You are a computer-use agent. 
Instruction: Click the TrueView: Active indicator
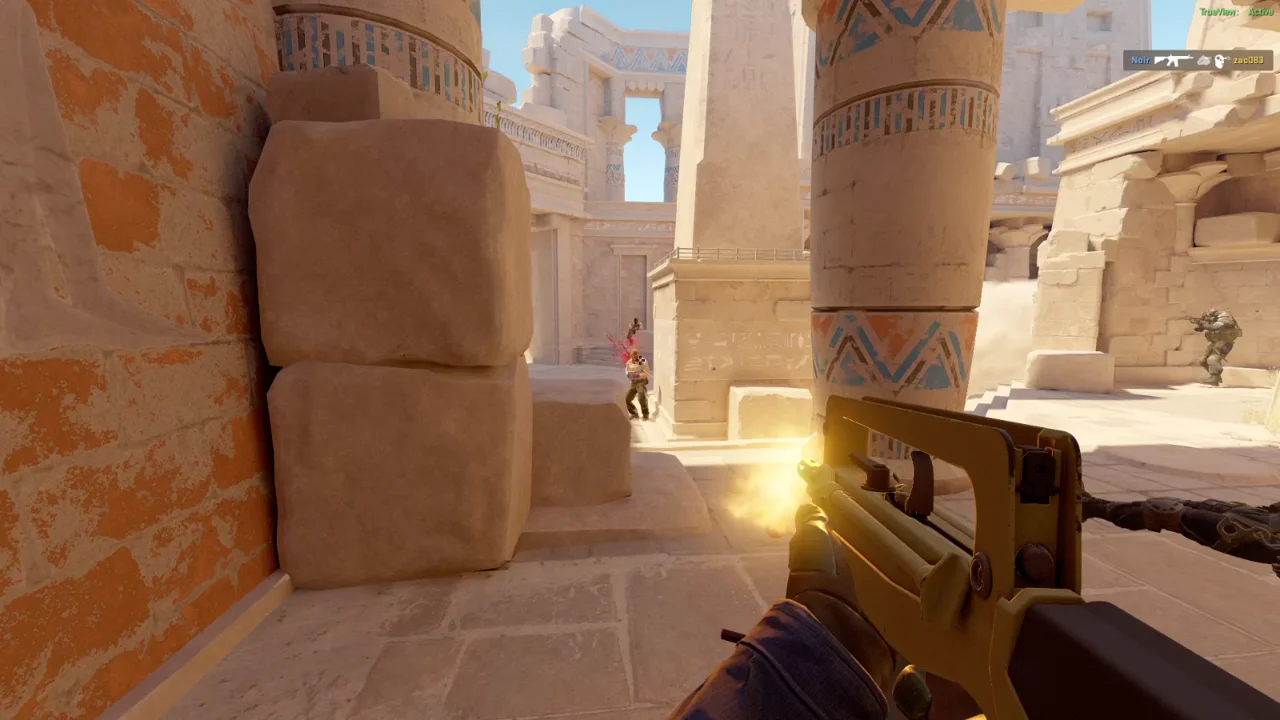[x=1235, y=12]
